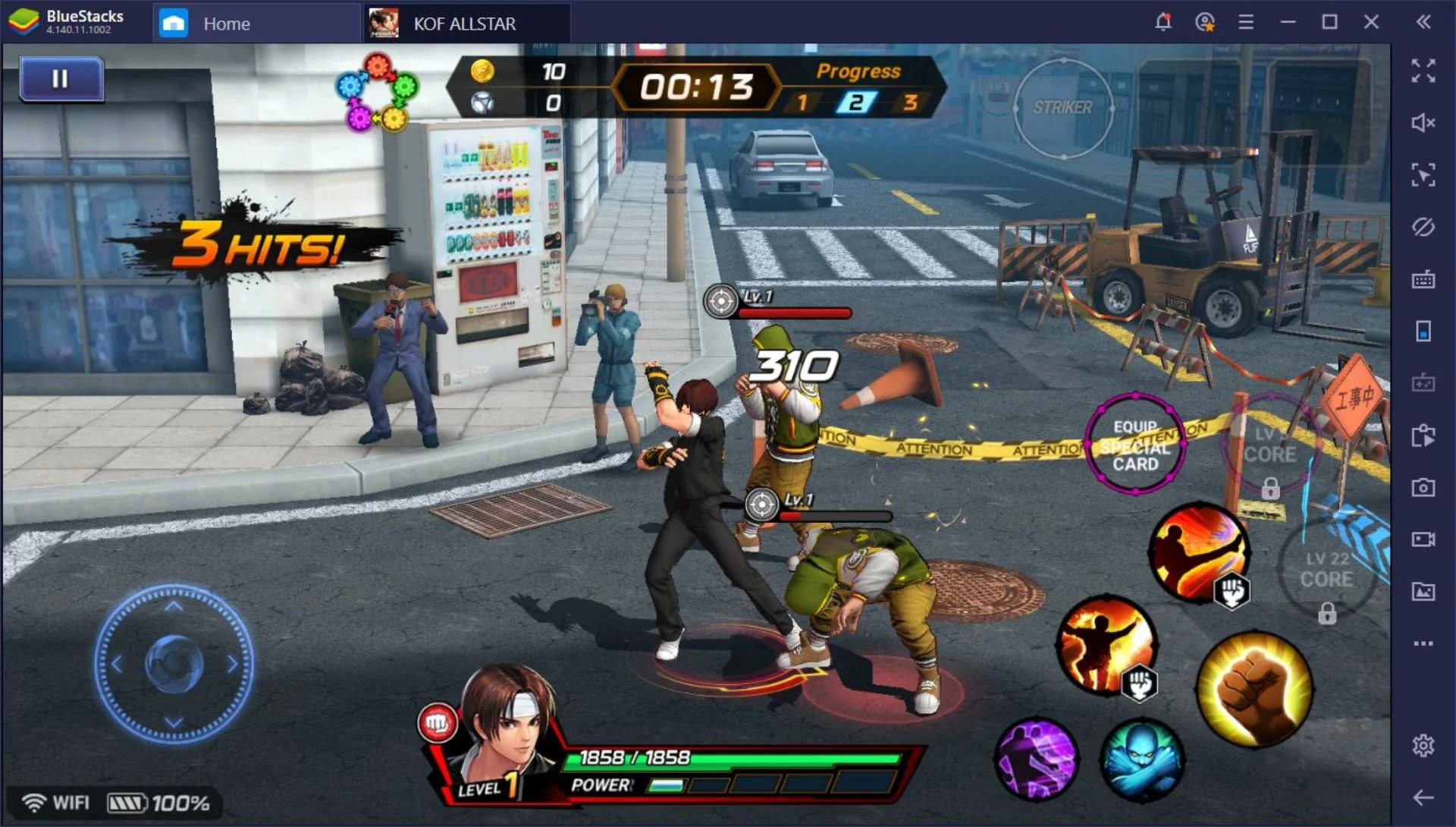
Task: Mute sound using the sidebar speaker icon
Action: (1423, 123)
